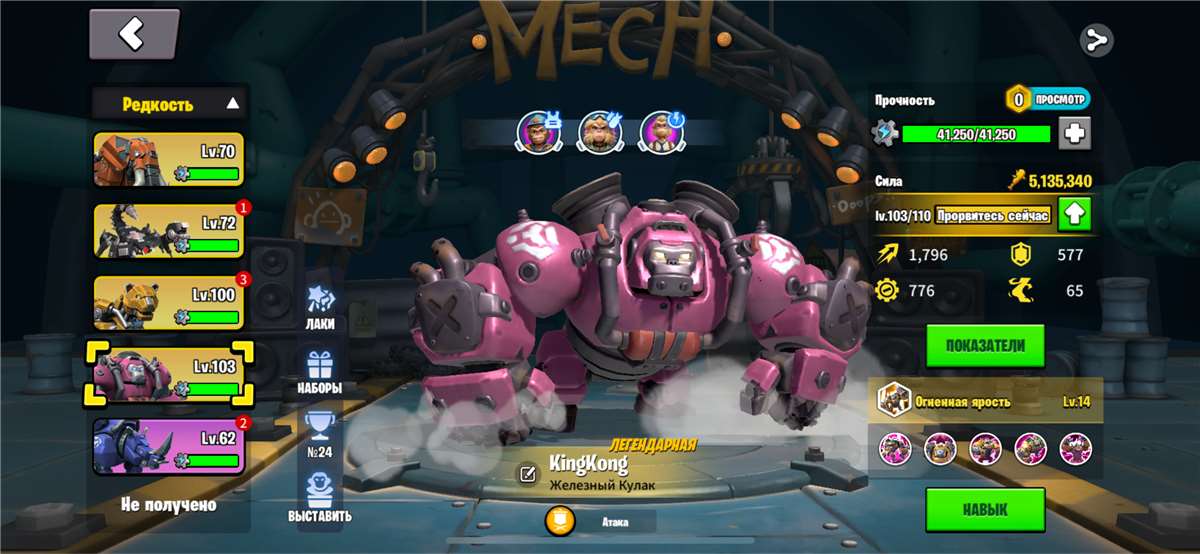Select the Lv.103 pink KingKong card

pyautogui.click(x=168, y=373)
